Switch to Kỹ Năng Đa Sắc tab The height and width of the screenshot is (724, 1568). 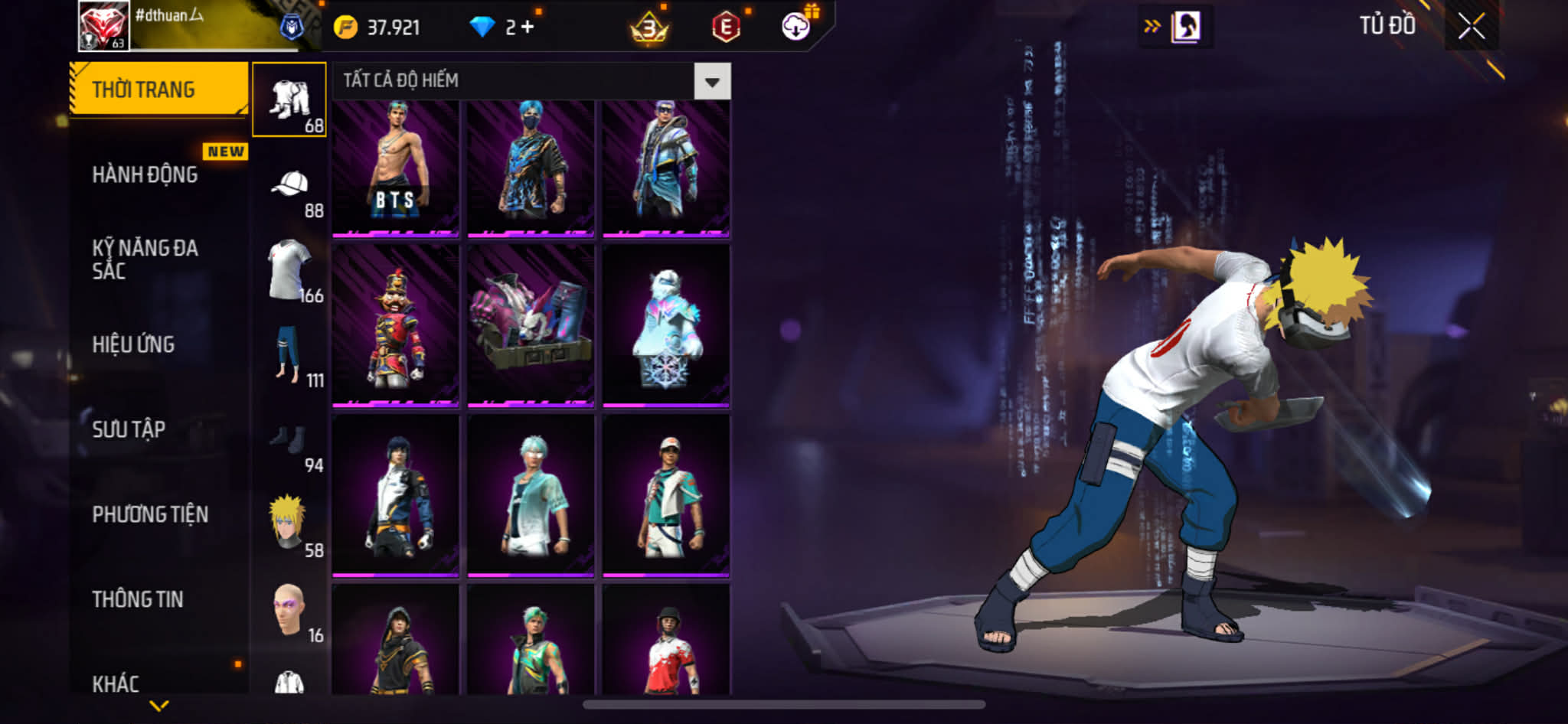[145, 259]
